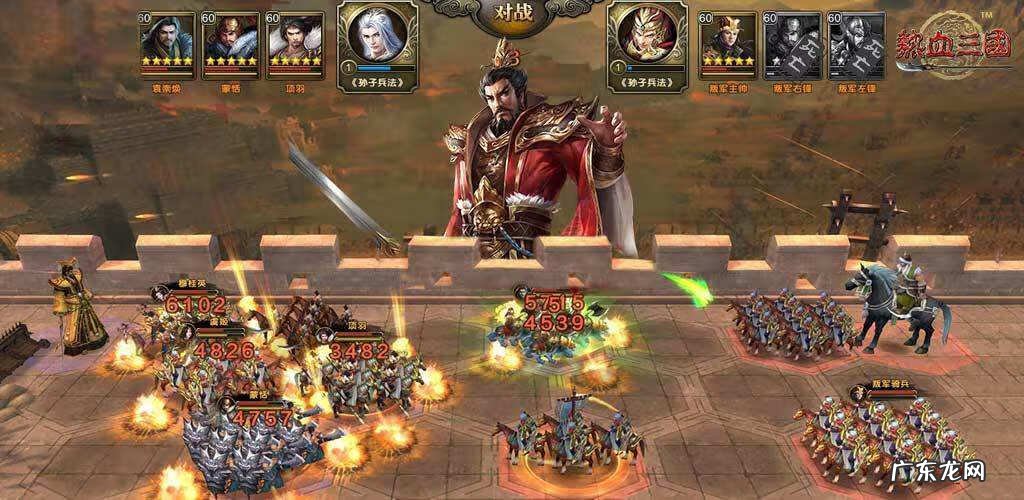
Task: Select the 叛军左锋 enemy portrait
Action: (x=855, y=40)
